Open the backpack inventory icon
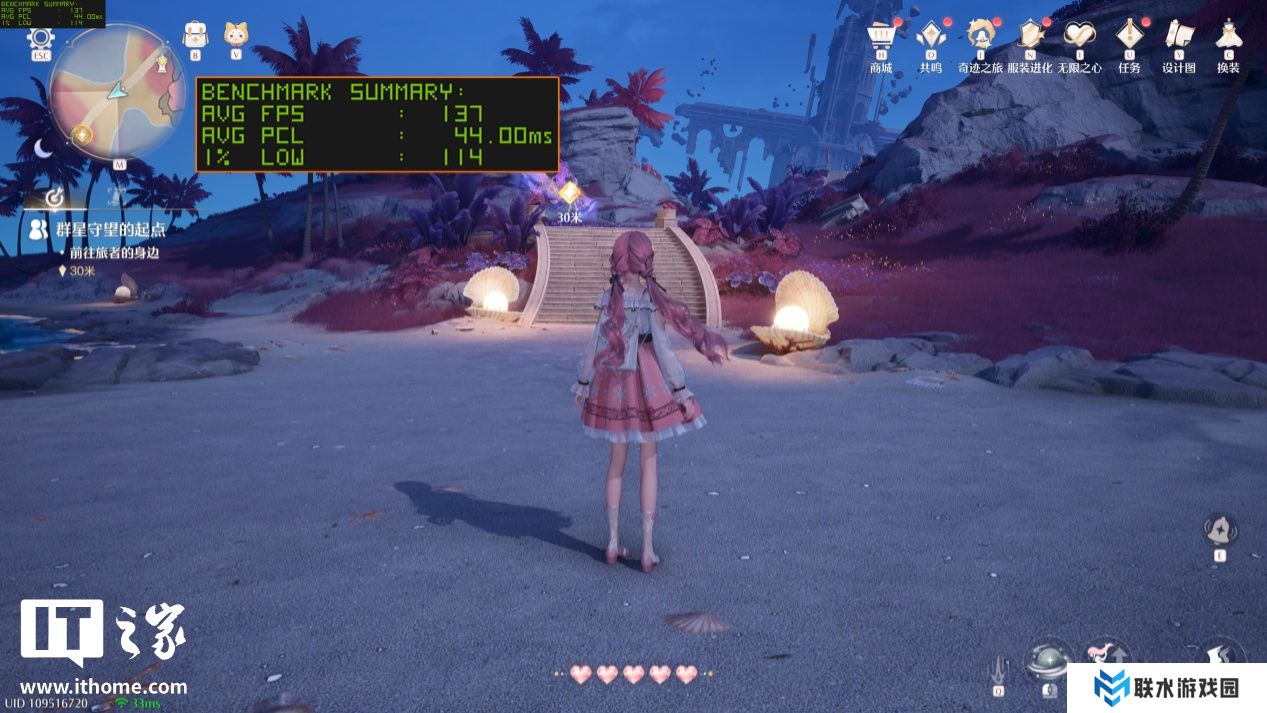The height and width of the screenshot is (713, 1267). point(195,34)
